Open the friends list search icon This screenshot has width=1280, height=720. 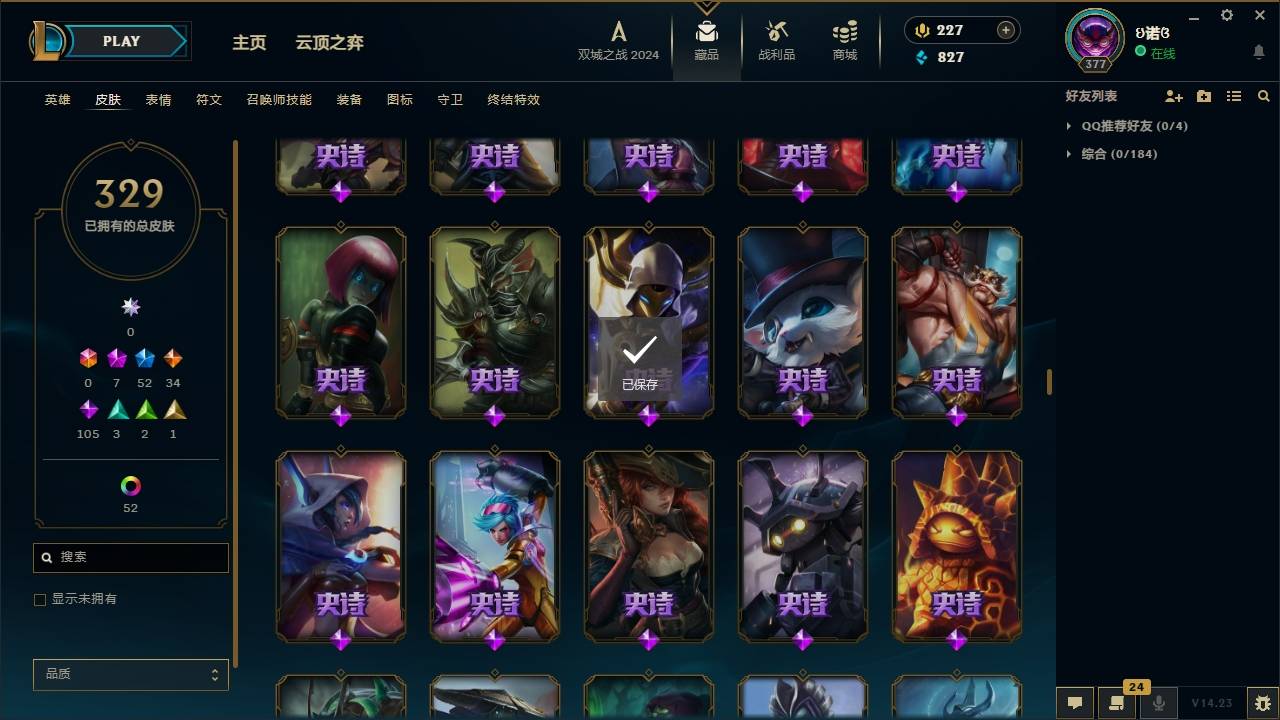(x=1263, y=96)
